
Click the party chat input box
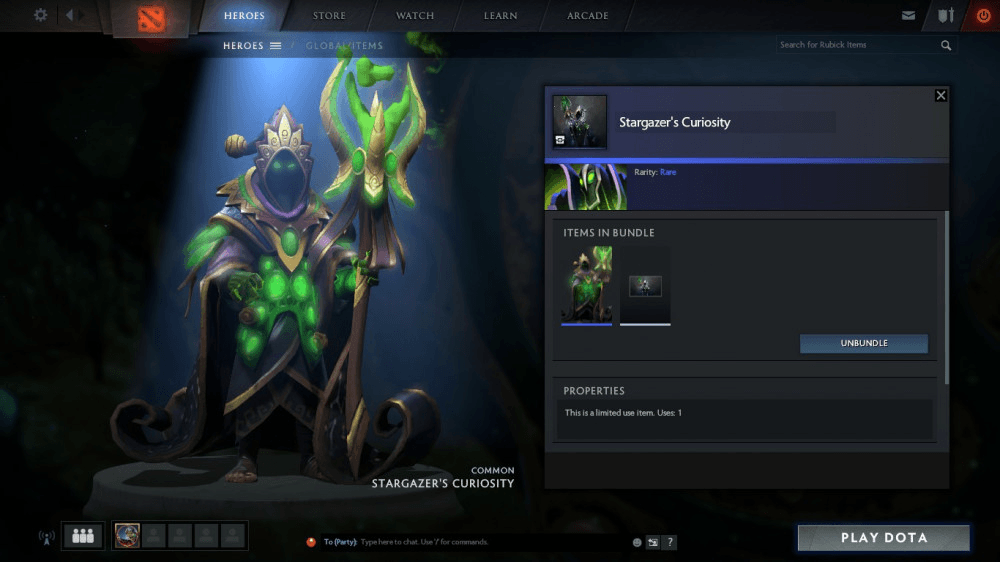(470, 542)
